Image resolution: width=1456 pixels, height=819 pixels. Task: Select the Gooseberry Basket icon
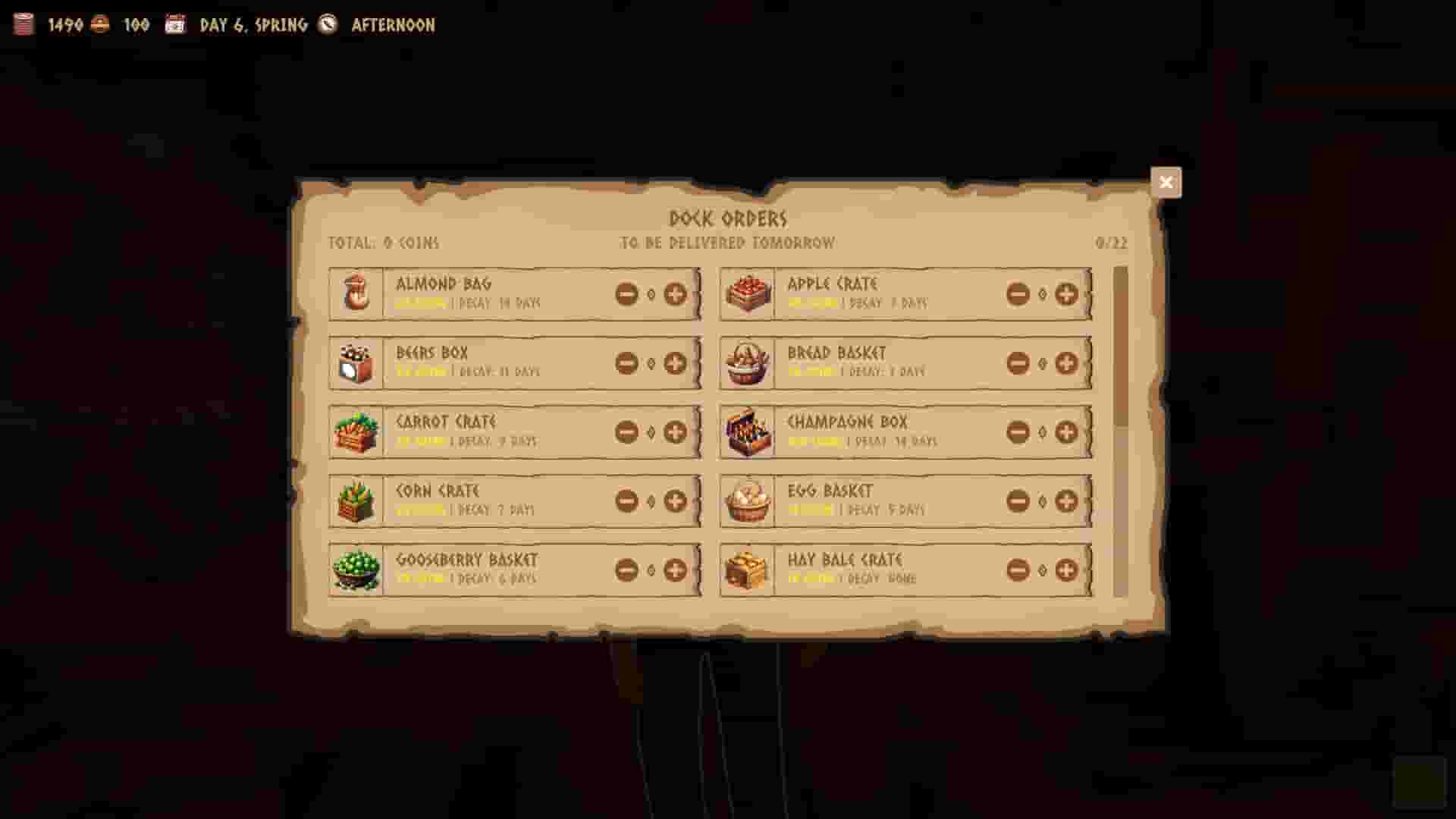pos(356,570)
